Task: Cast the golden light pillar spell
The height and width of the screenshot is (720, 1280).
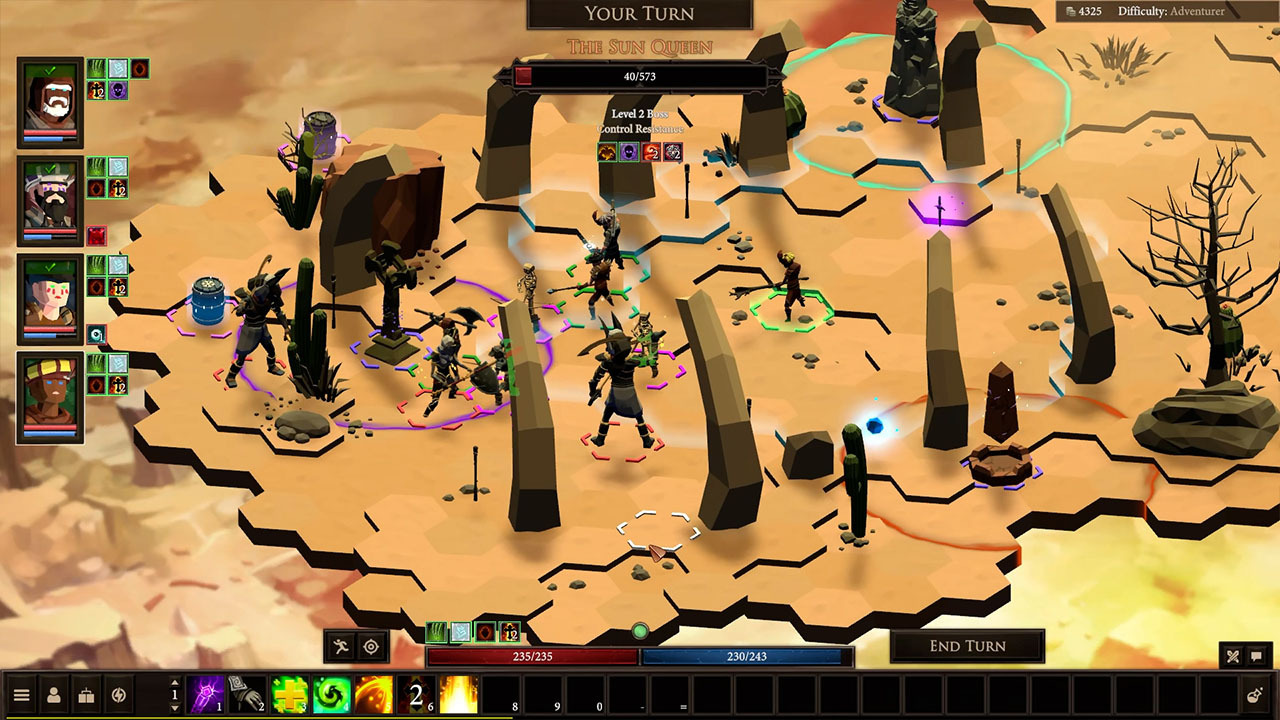Action: point(459,695)
